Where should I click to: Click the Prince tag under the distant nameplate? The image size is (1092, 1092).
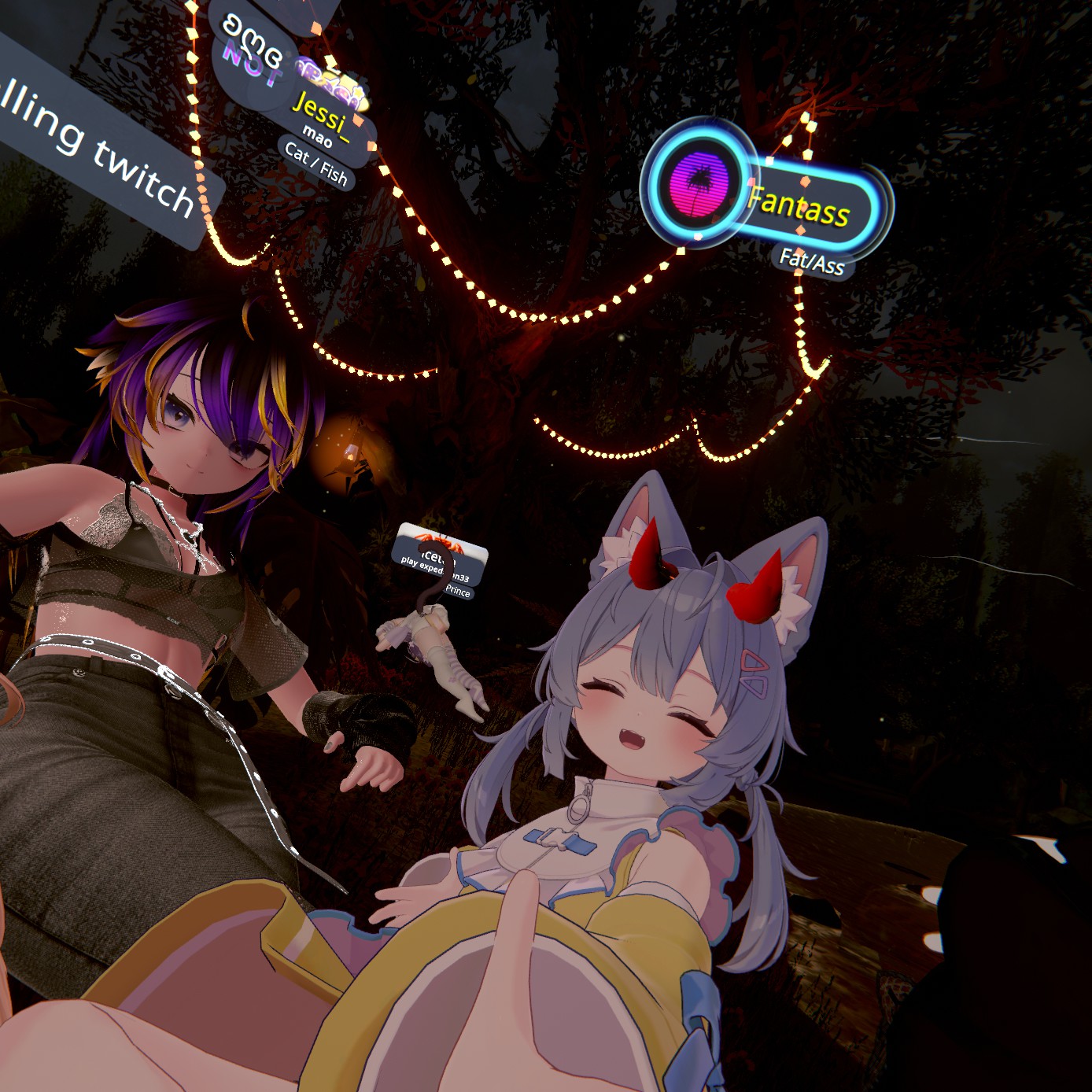pyautogui.click(x=457, y=591)
